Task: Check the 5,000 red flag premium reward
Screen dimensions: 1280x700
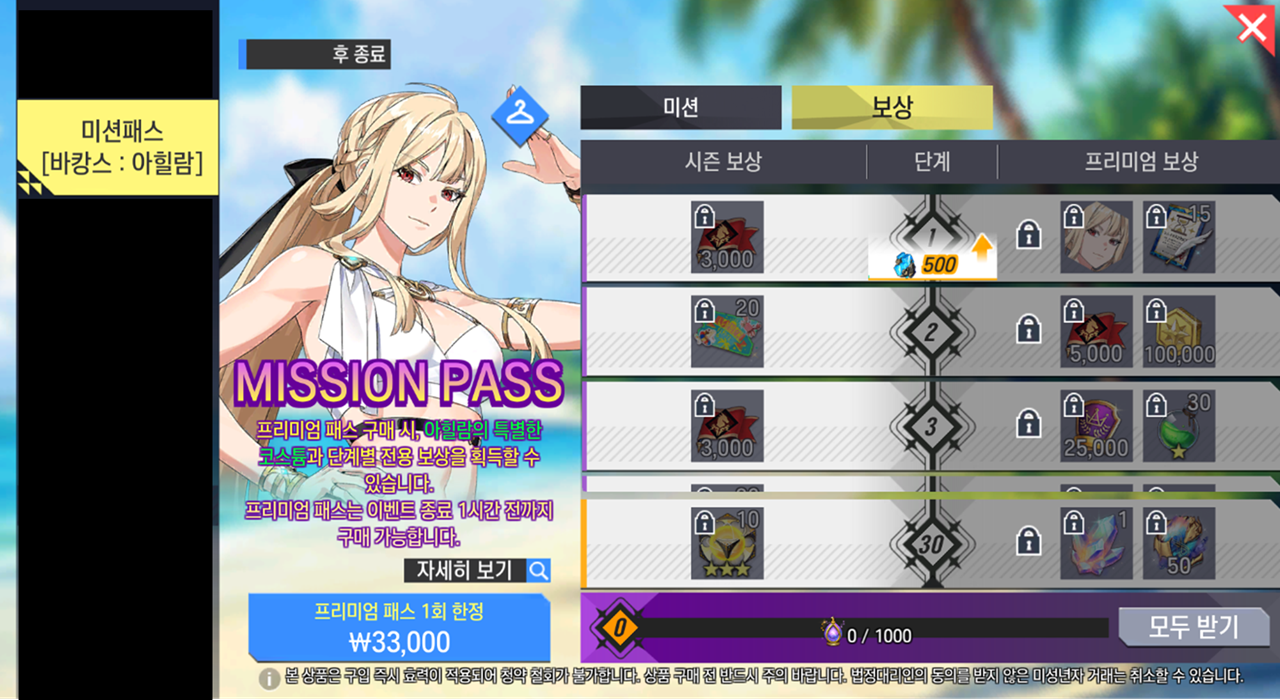Action: coord(1097,331)
